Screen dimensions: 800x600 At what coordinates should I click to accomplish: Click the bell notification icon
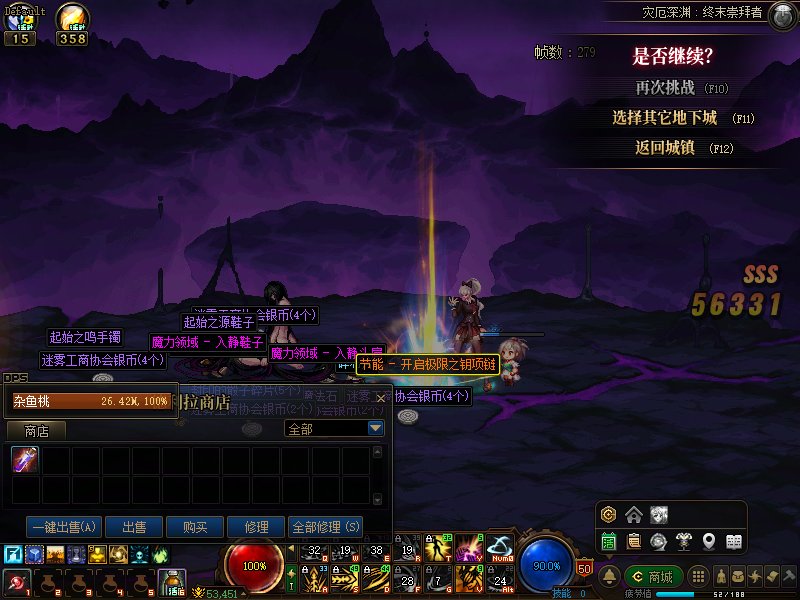coord(609,576)
